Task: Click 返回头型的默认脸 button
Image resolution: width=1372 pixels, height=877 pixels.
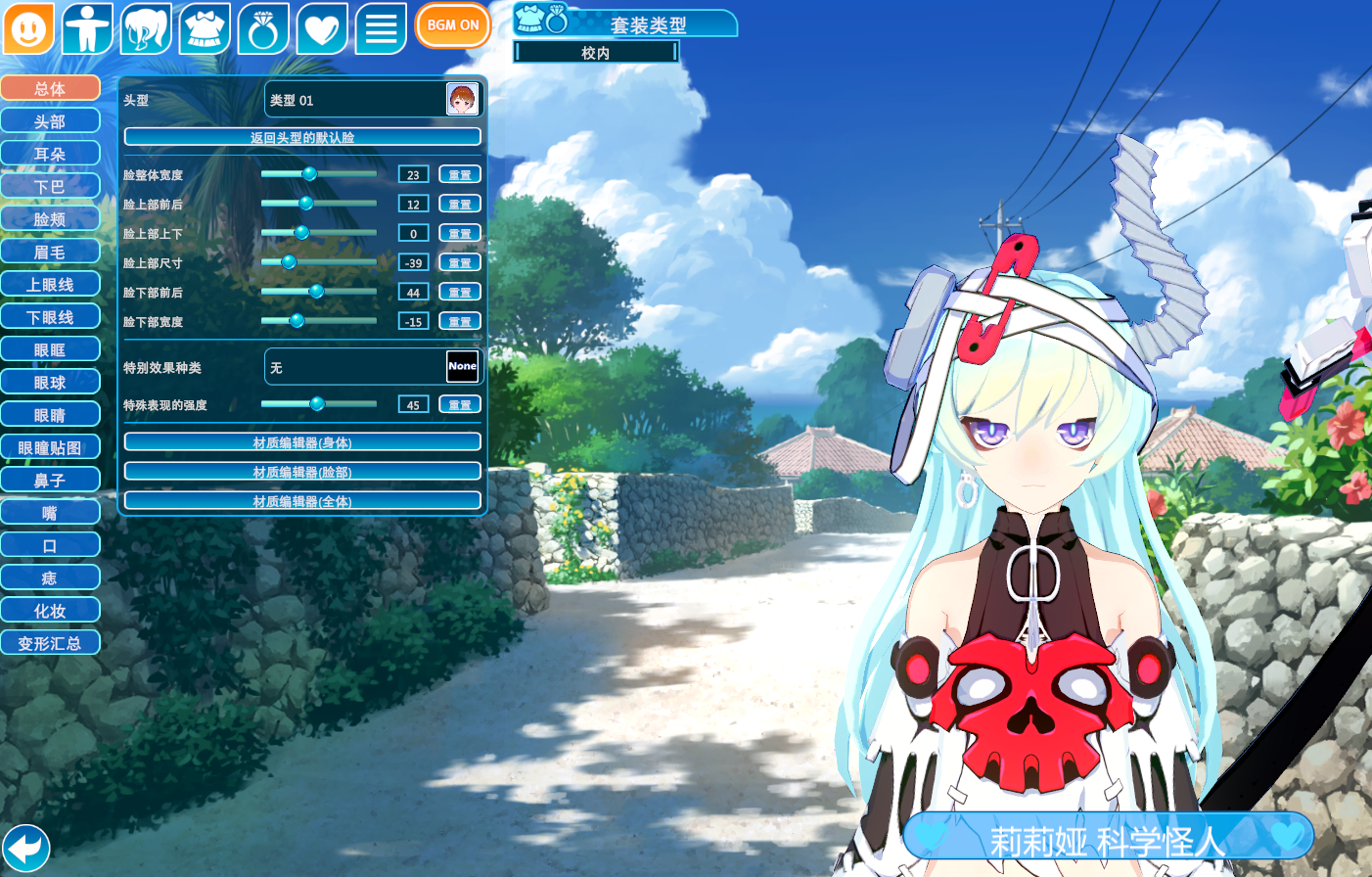Action: click(x=302, y=137)
